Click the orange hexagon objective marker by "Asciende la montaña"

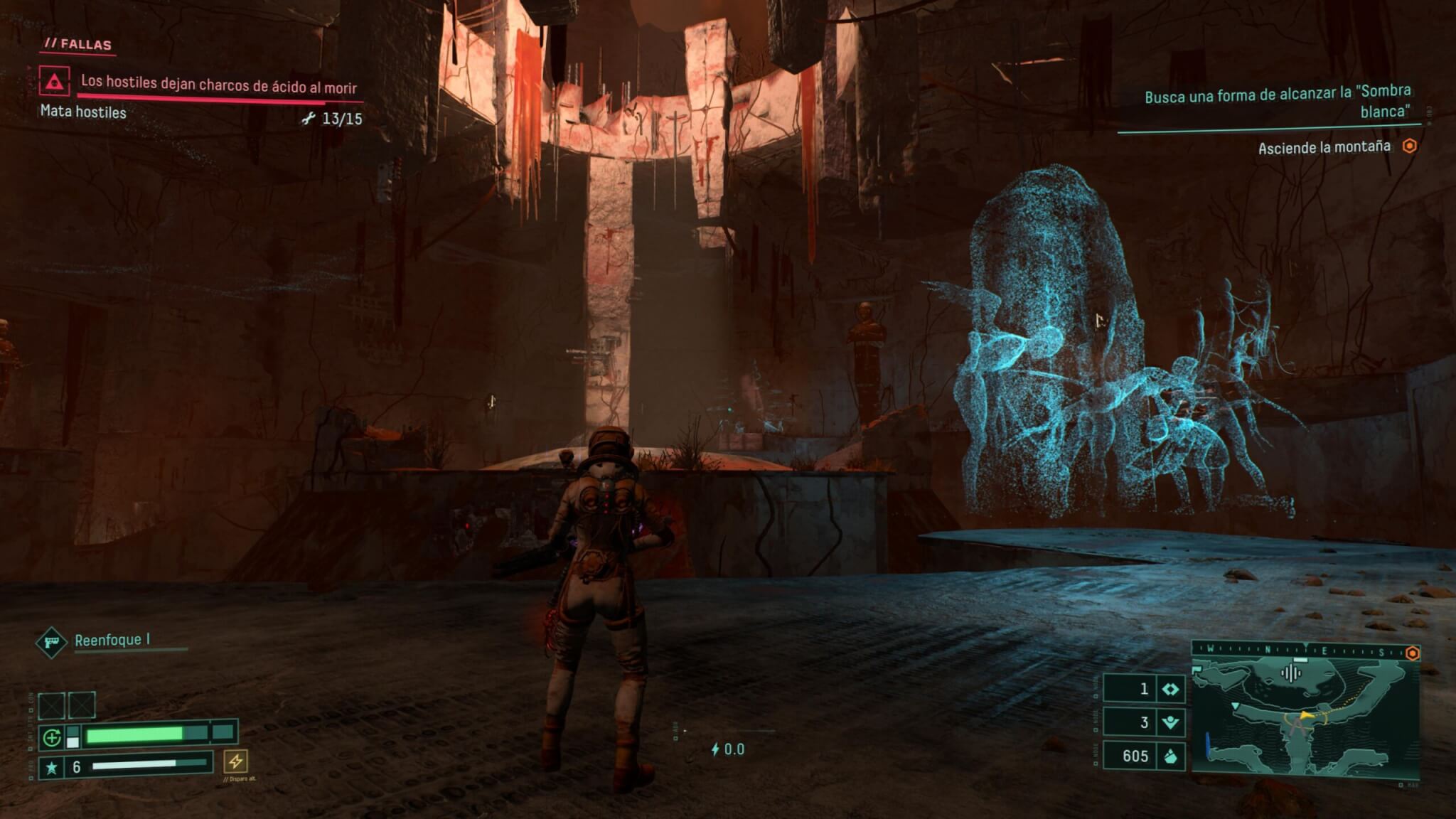tap(1409, 146)
